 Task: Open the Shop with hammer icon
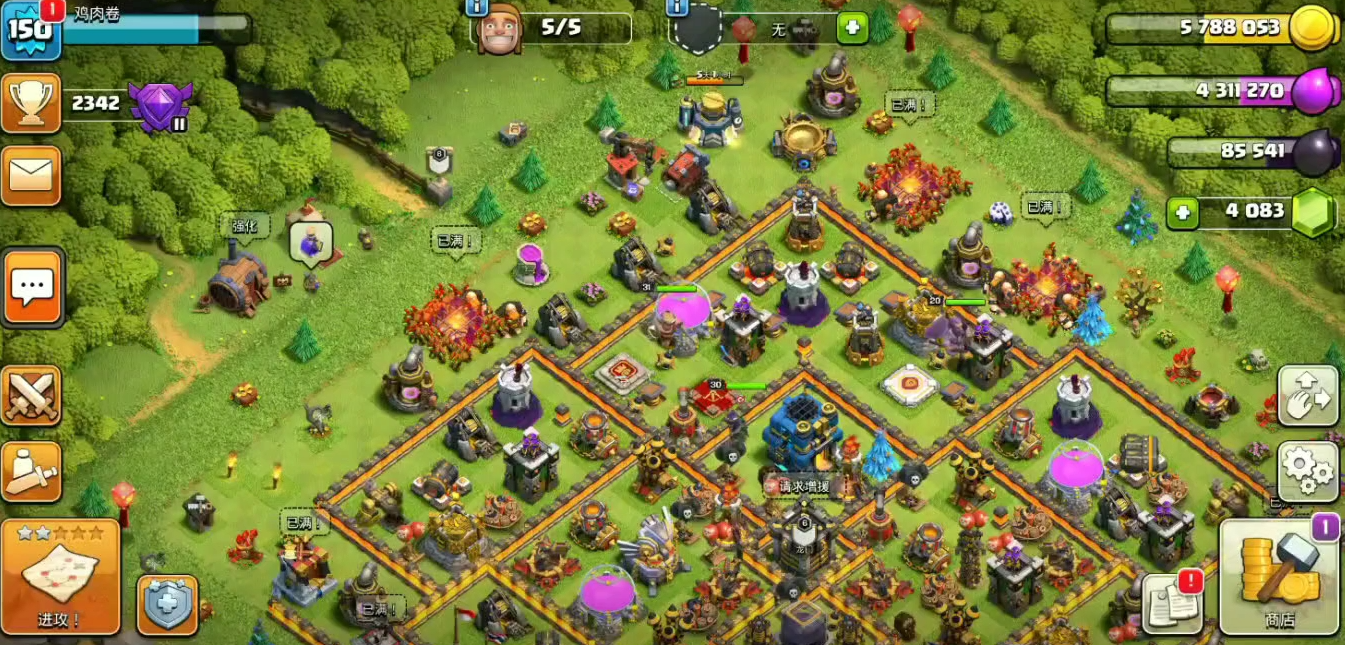[x=1279, y=578]
